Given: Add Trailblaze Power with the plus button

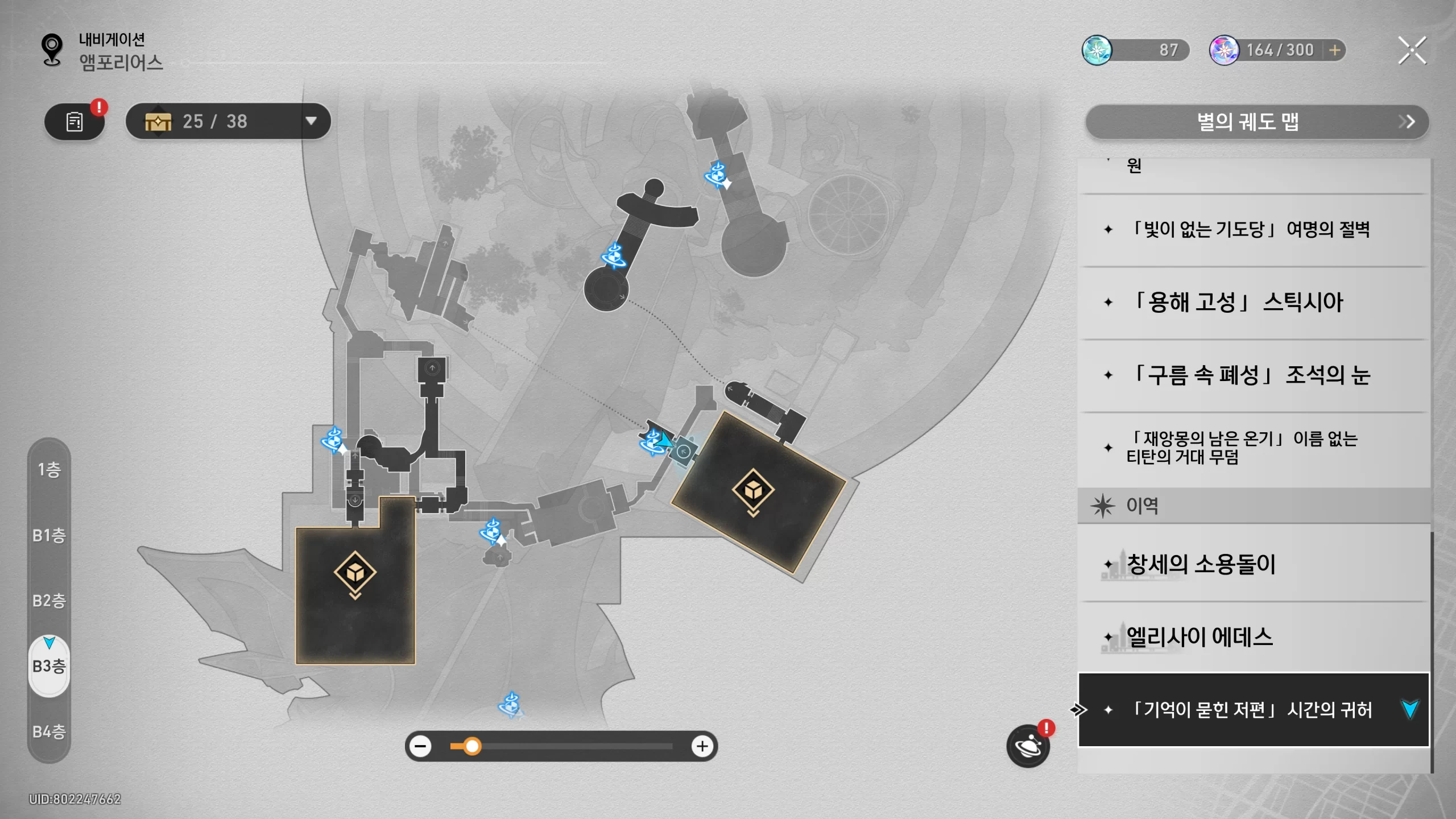Looking at the screenshot, I should (x=1335, y=51).
